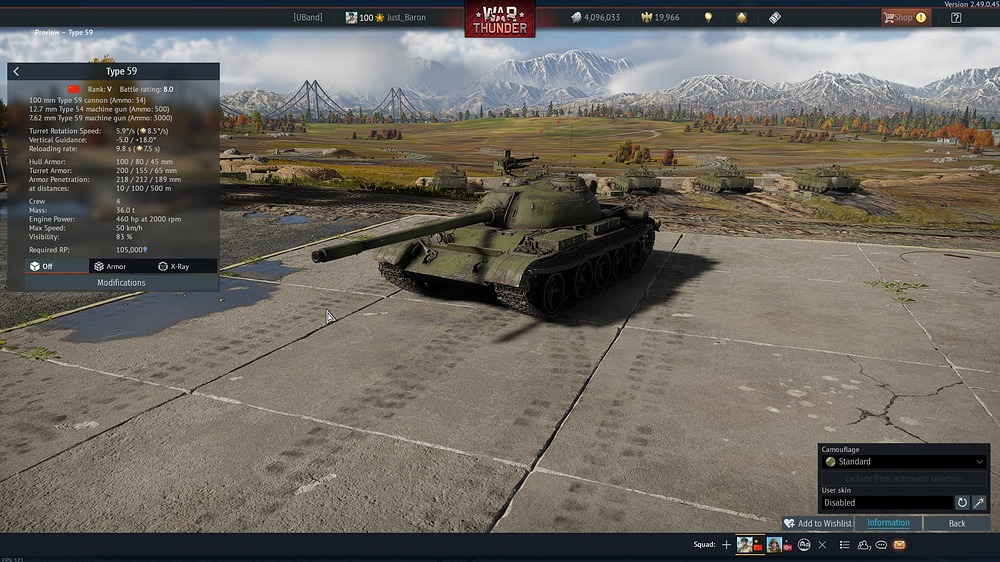Screen dimensions: 1000x562
Task: Open the envelope mail icon
Action: coord(899,545)
